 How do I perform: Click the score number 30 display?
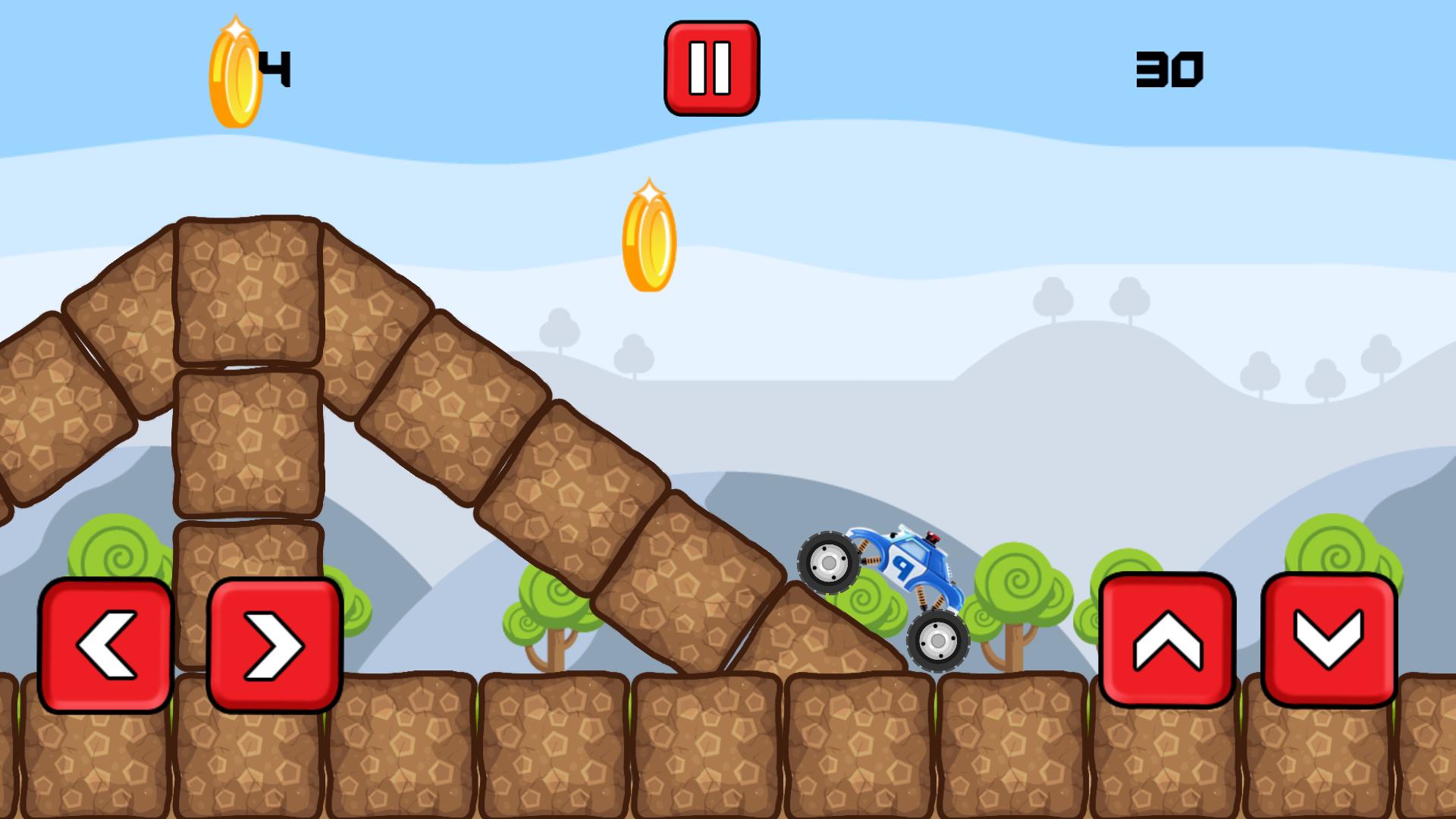click(1170, 68)
